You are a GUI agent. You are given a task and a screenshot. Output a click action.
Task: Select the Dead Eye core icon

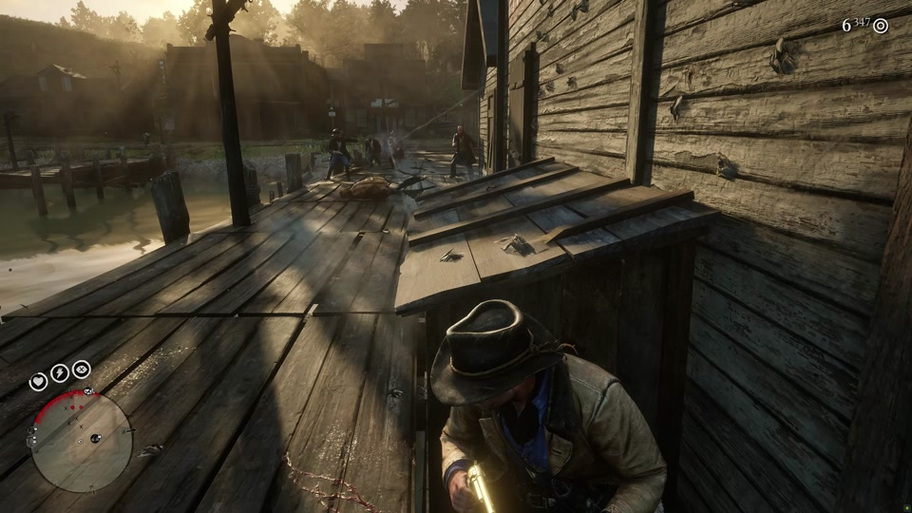(x=81, y=369)
